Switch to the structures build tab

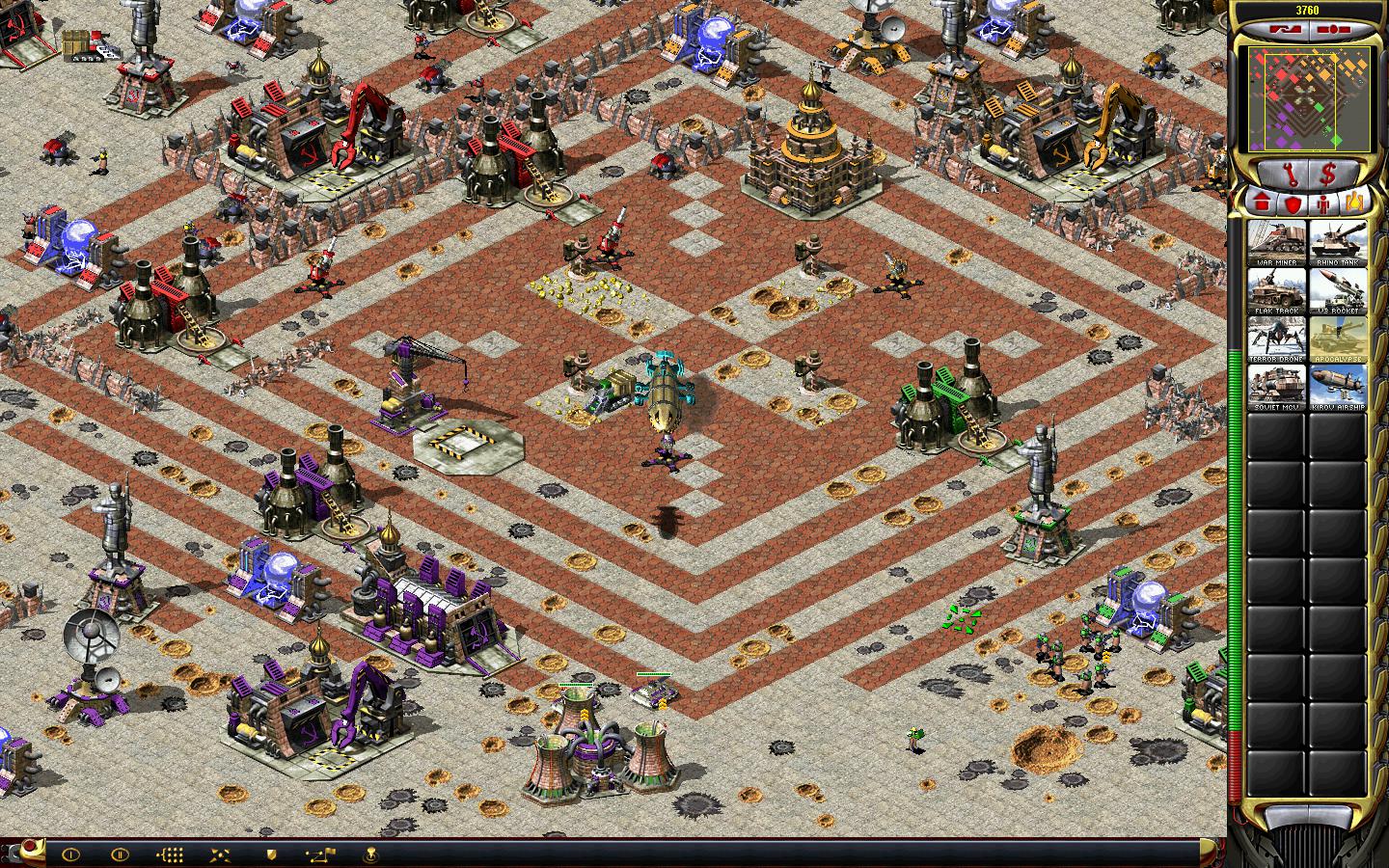(x=1261, y=203)
